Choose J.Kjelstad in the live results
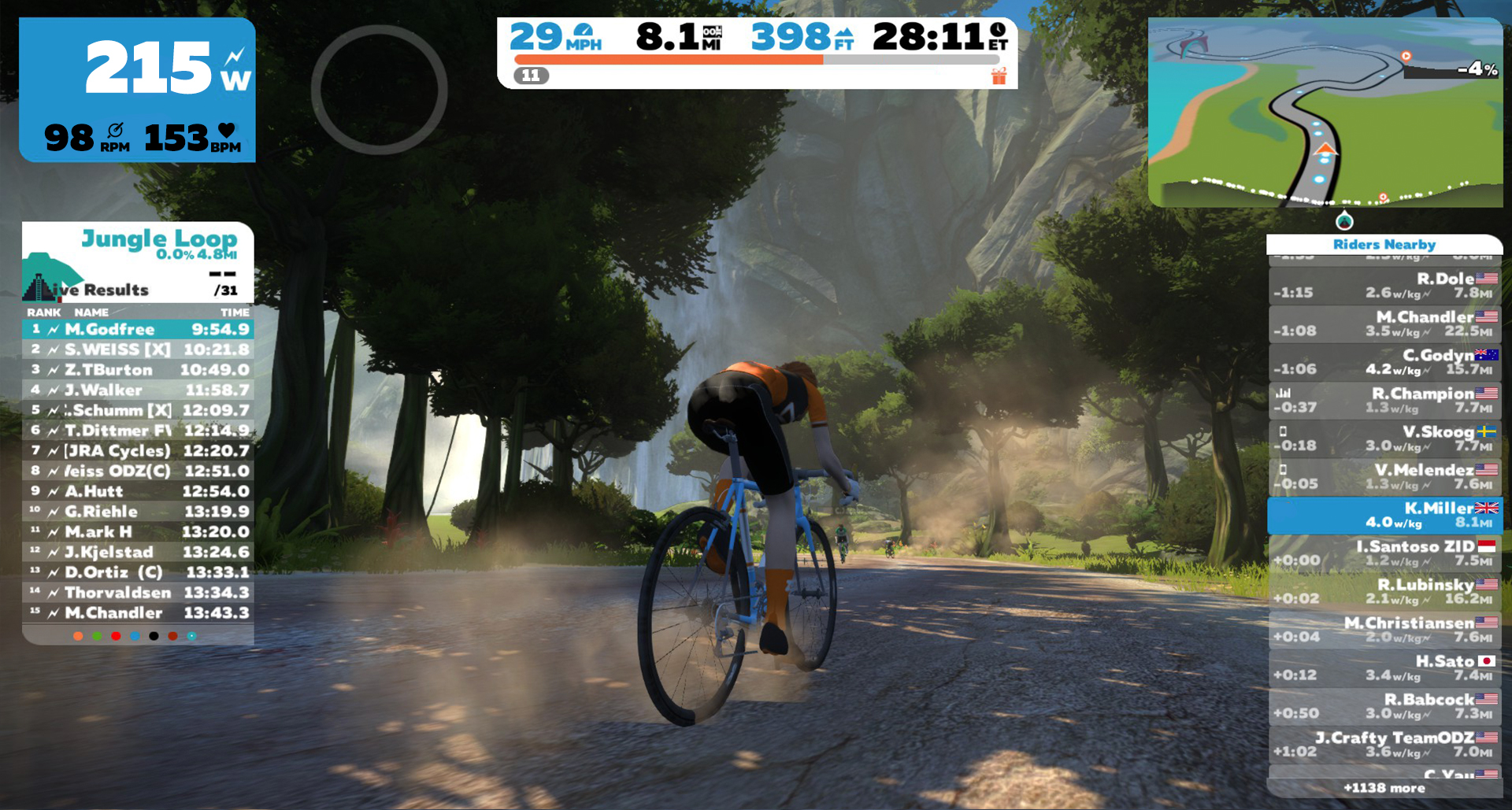This screenshot has width=1512, height=810. 138,552
